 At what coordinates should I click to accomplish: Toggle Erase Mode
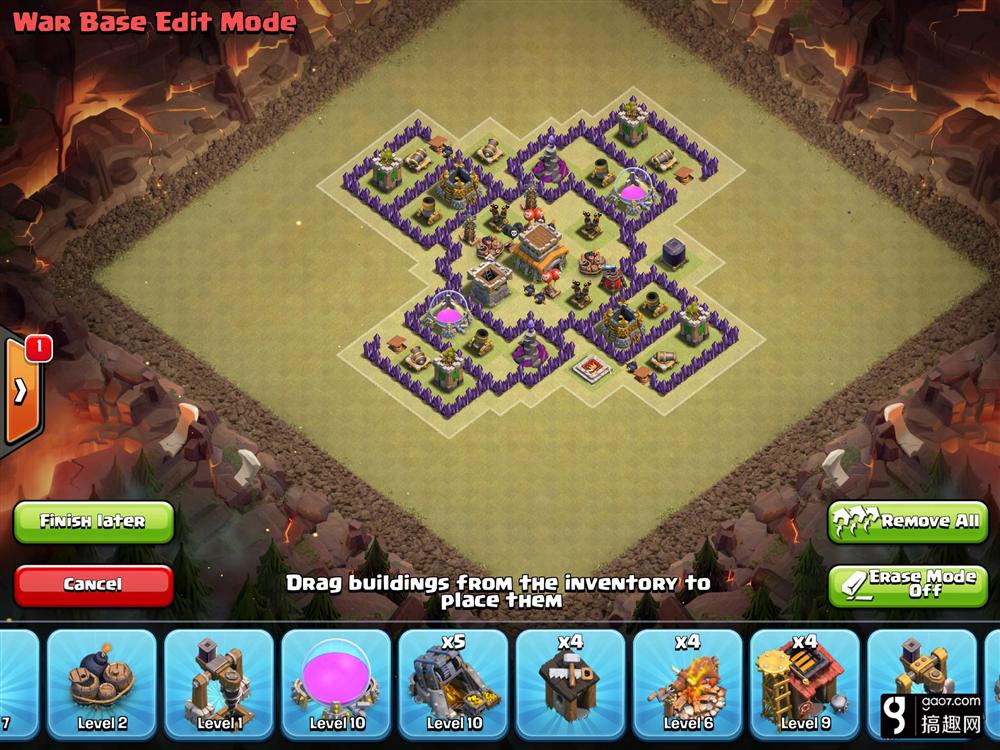point(908,584)
